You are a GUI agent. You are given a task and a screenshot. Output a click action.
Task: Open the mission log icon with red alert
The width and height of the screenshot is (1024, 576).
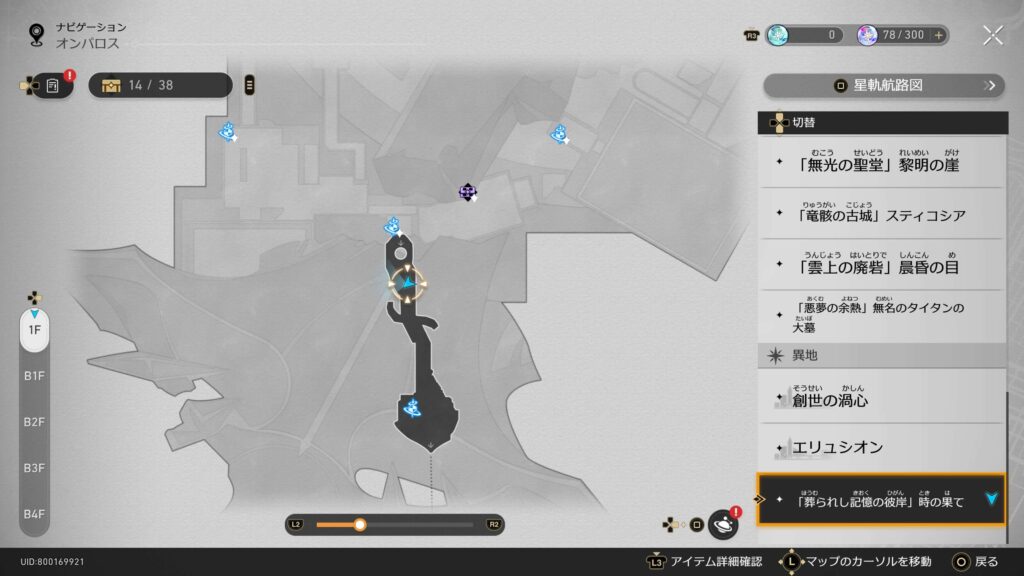point(54,85)
